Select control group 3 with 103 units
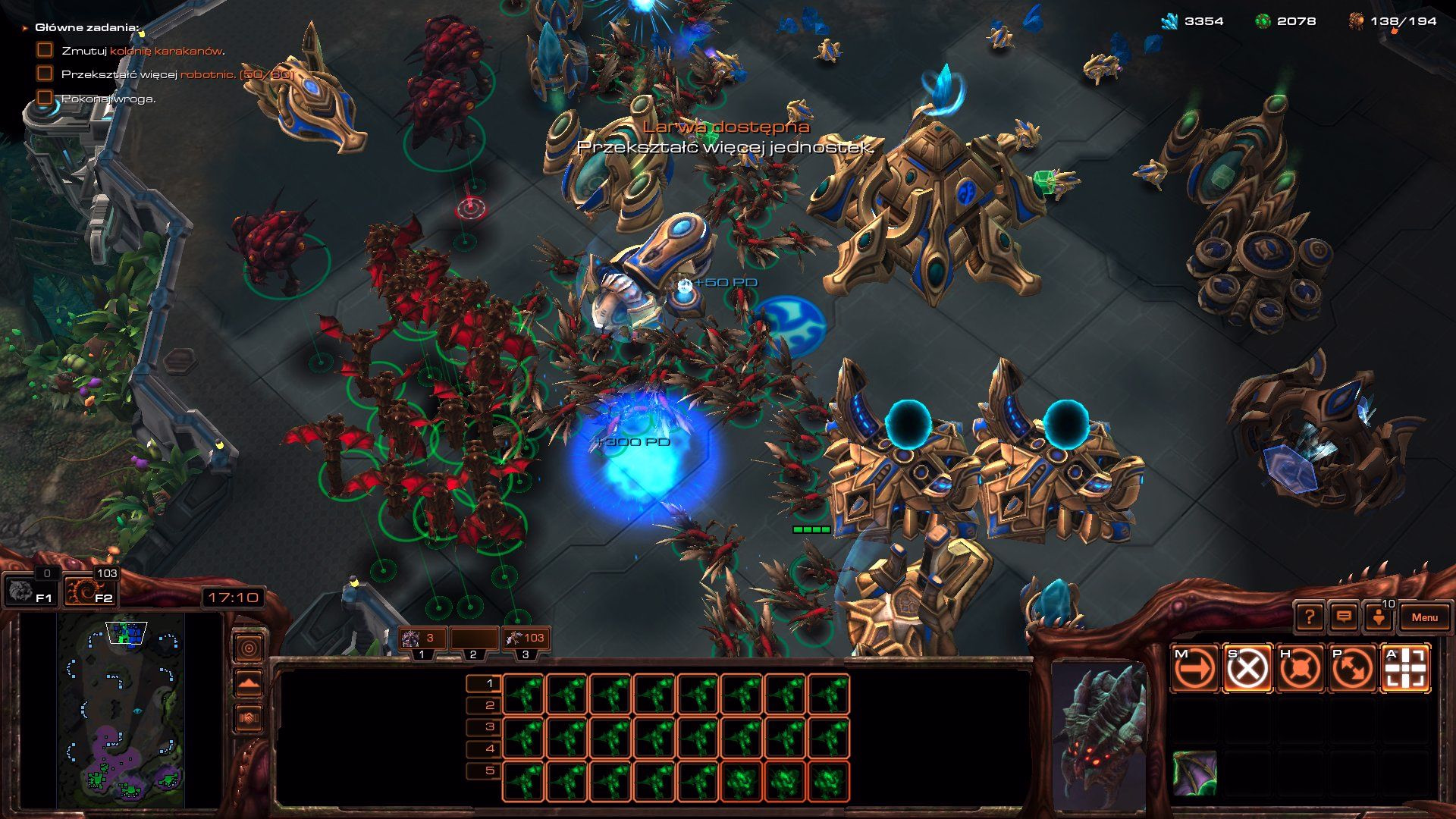 click(x=525, y=639)
